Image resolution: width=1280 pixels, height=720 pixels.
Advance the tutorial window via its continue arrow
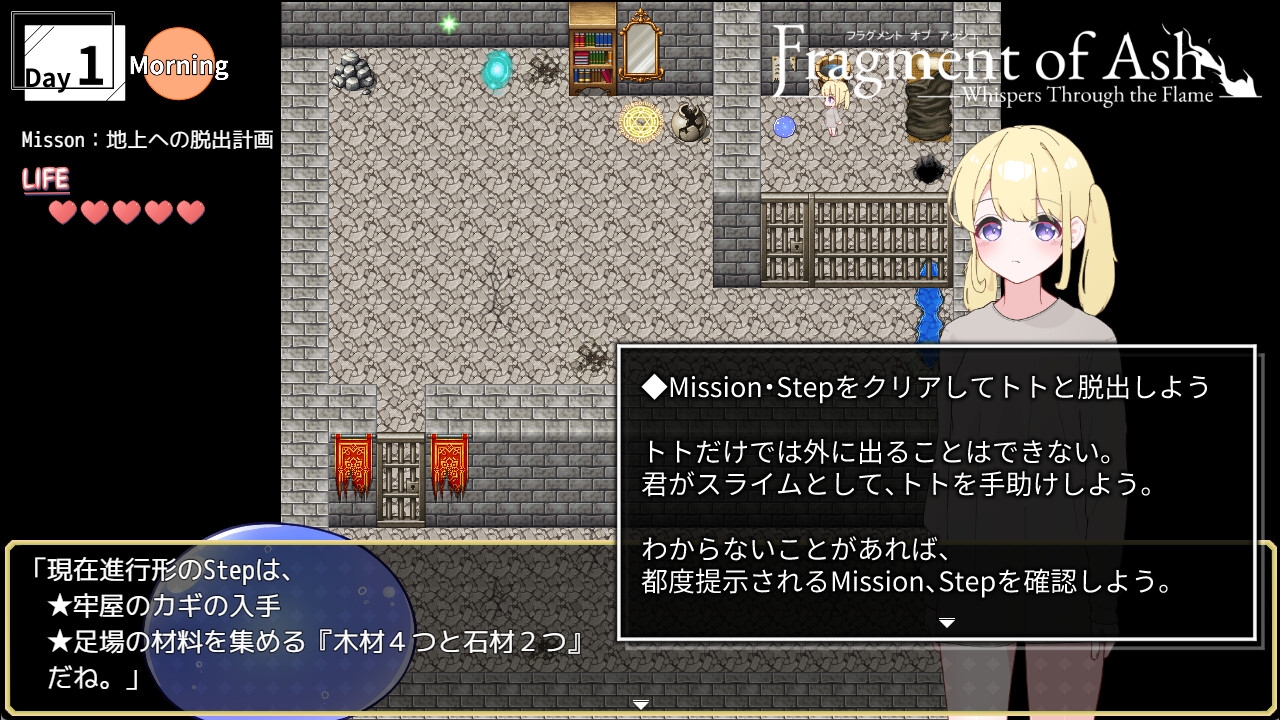point(946,623)
